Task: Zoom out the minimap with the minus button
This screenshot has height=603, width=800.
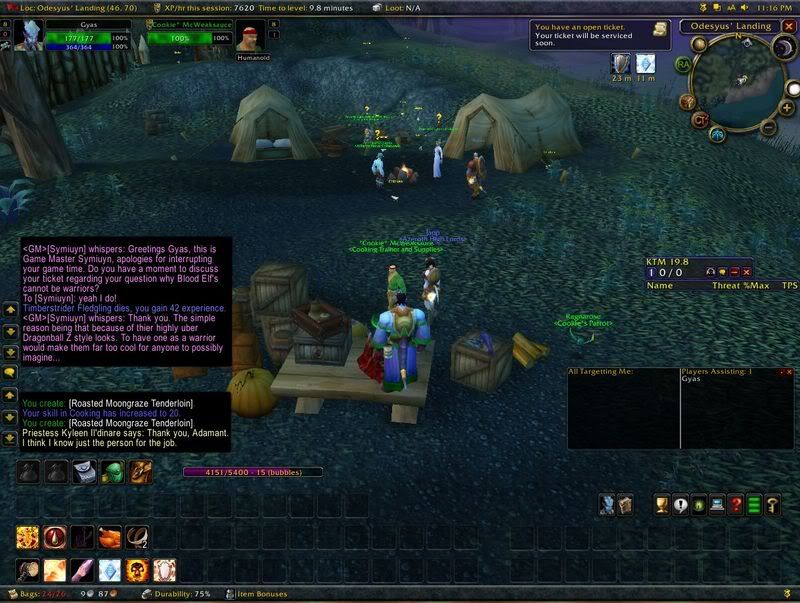Action: point(767,127)
